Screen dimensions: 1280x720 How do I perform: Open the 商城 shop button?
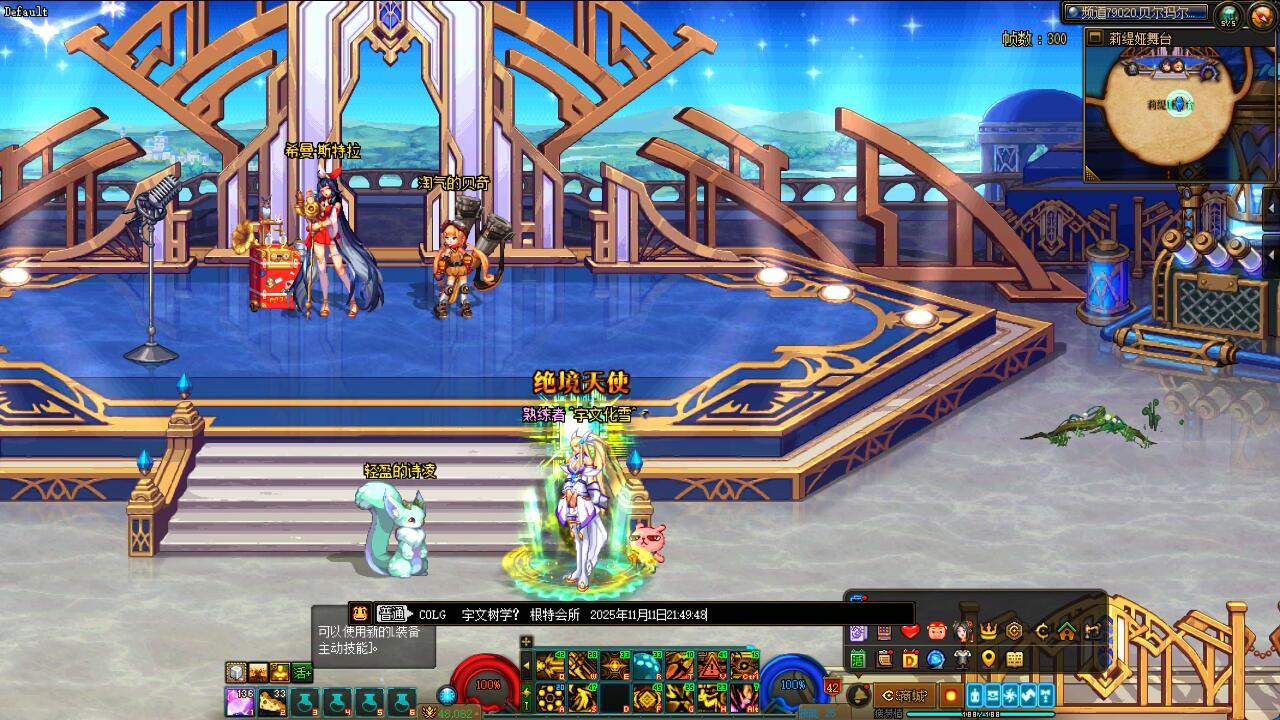click(904, 695)
